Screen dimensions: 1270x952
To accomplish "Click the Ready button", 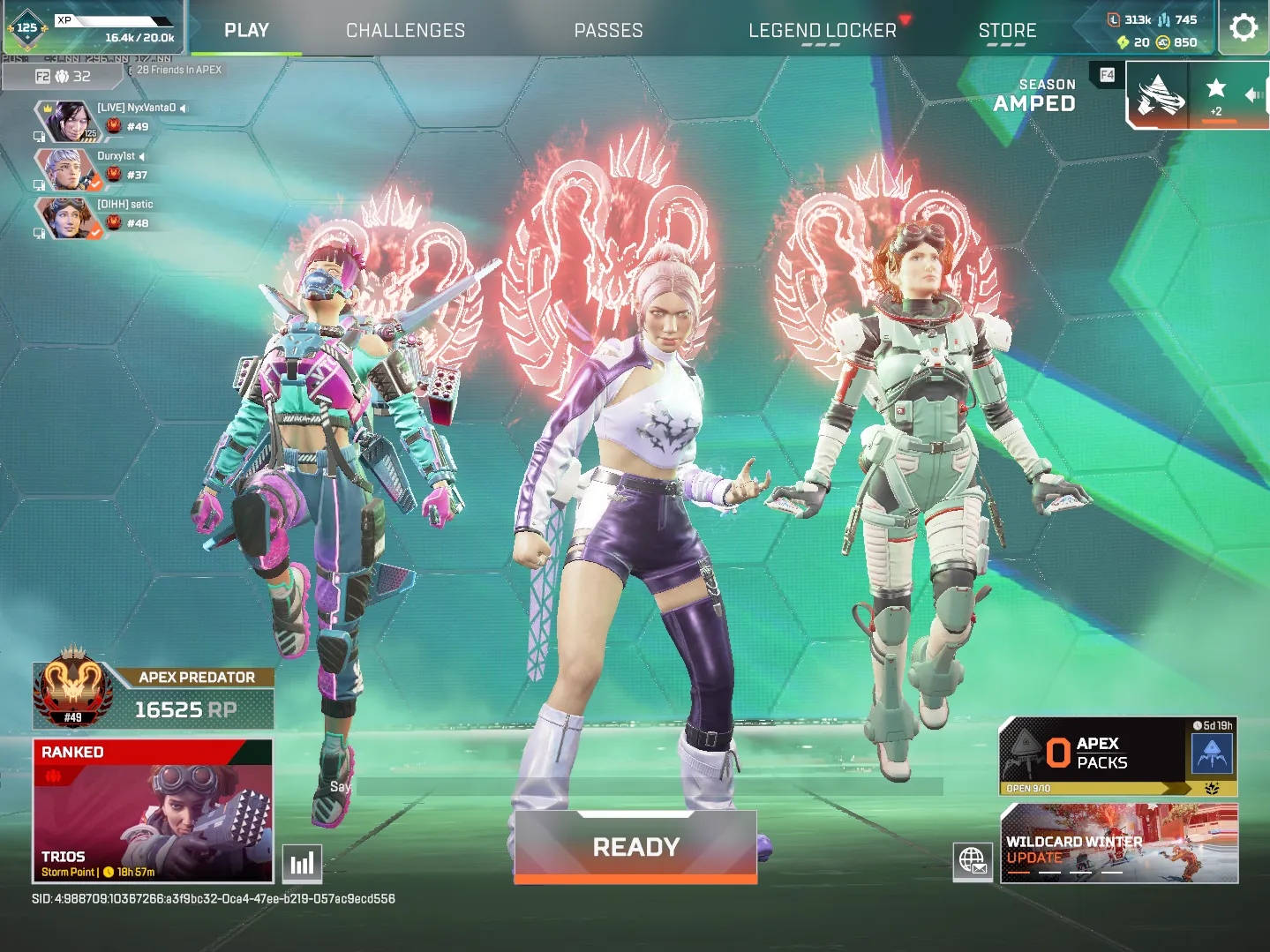I will [635, 847].
